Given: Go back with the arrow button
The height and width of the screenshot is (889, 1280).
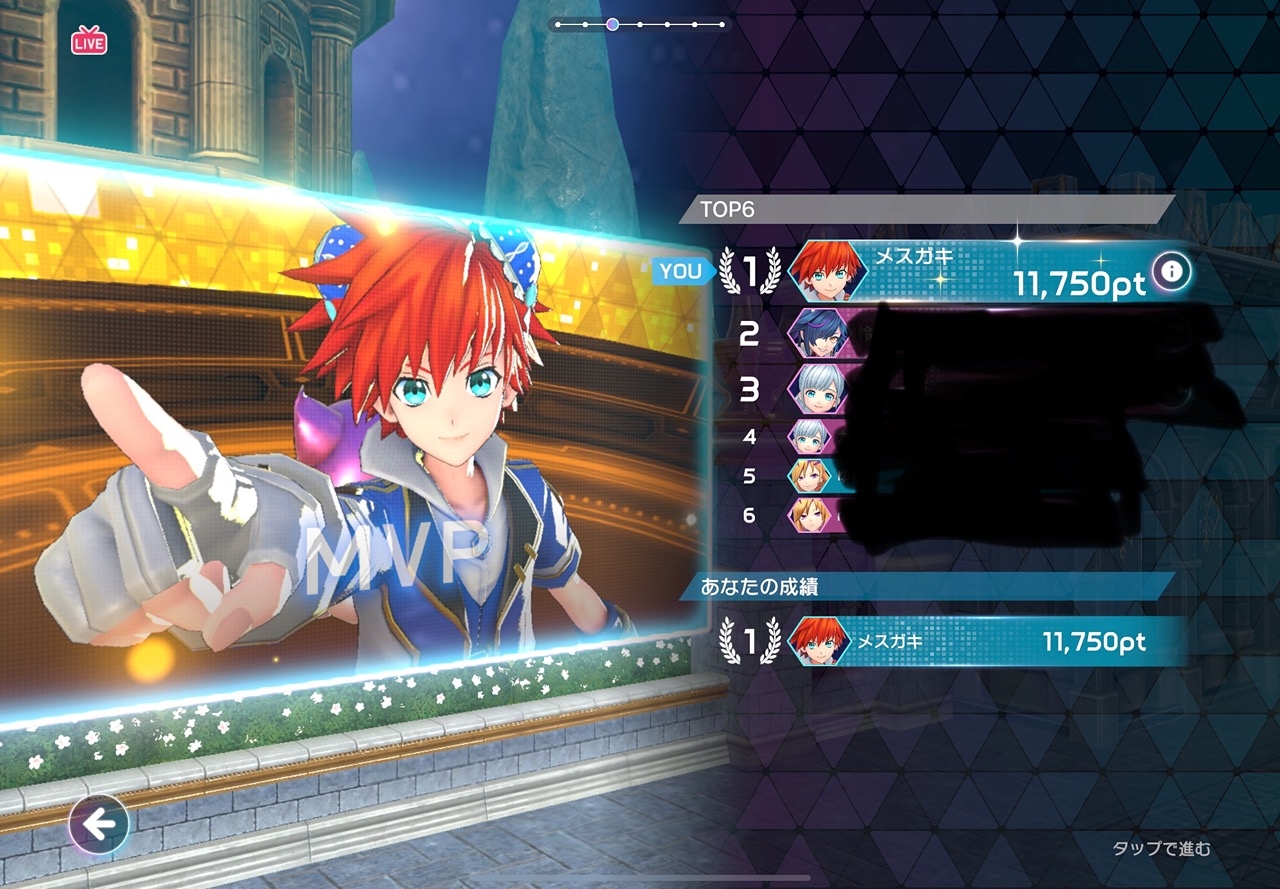Looking at the screenshot, I should (x=99, y=824).
